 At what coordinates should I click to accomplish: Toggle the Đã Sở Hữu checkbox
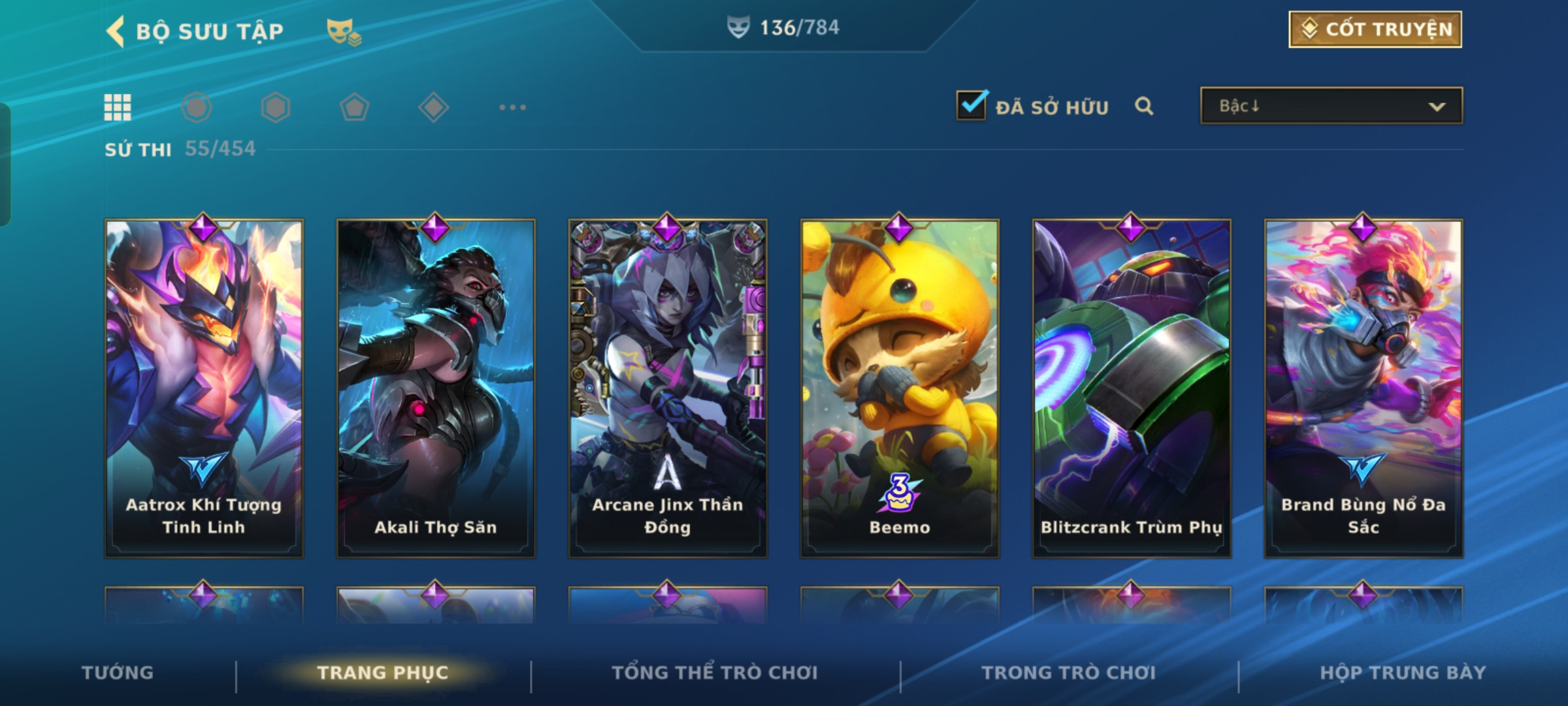(972, 105)
